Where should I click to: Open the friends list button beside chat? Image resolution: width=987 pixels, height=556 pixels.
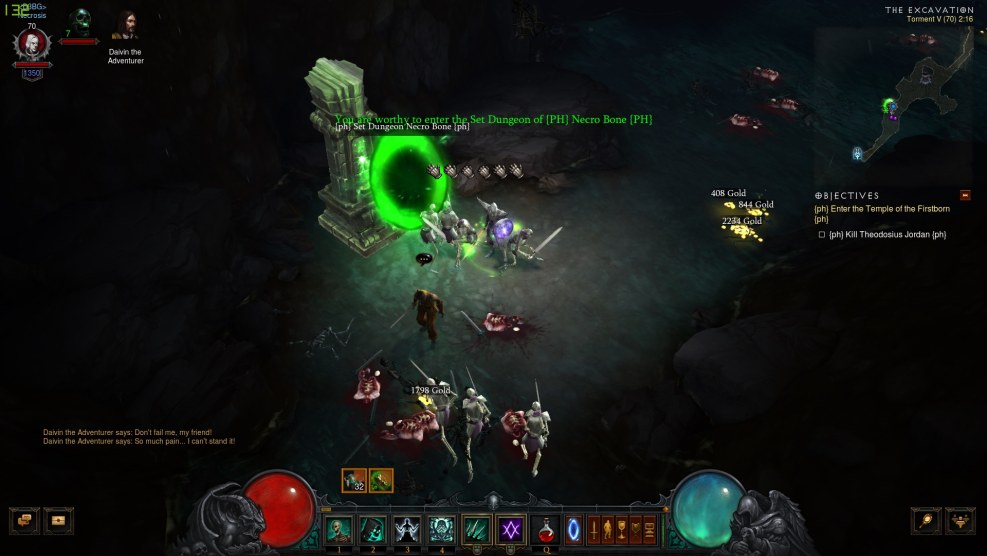(59, 520)
